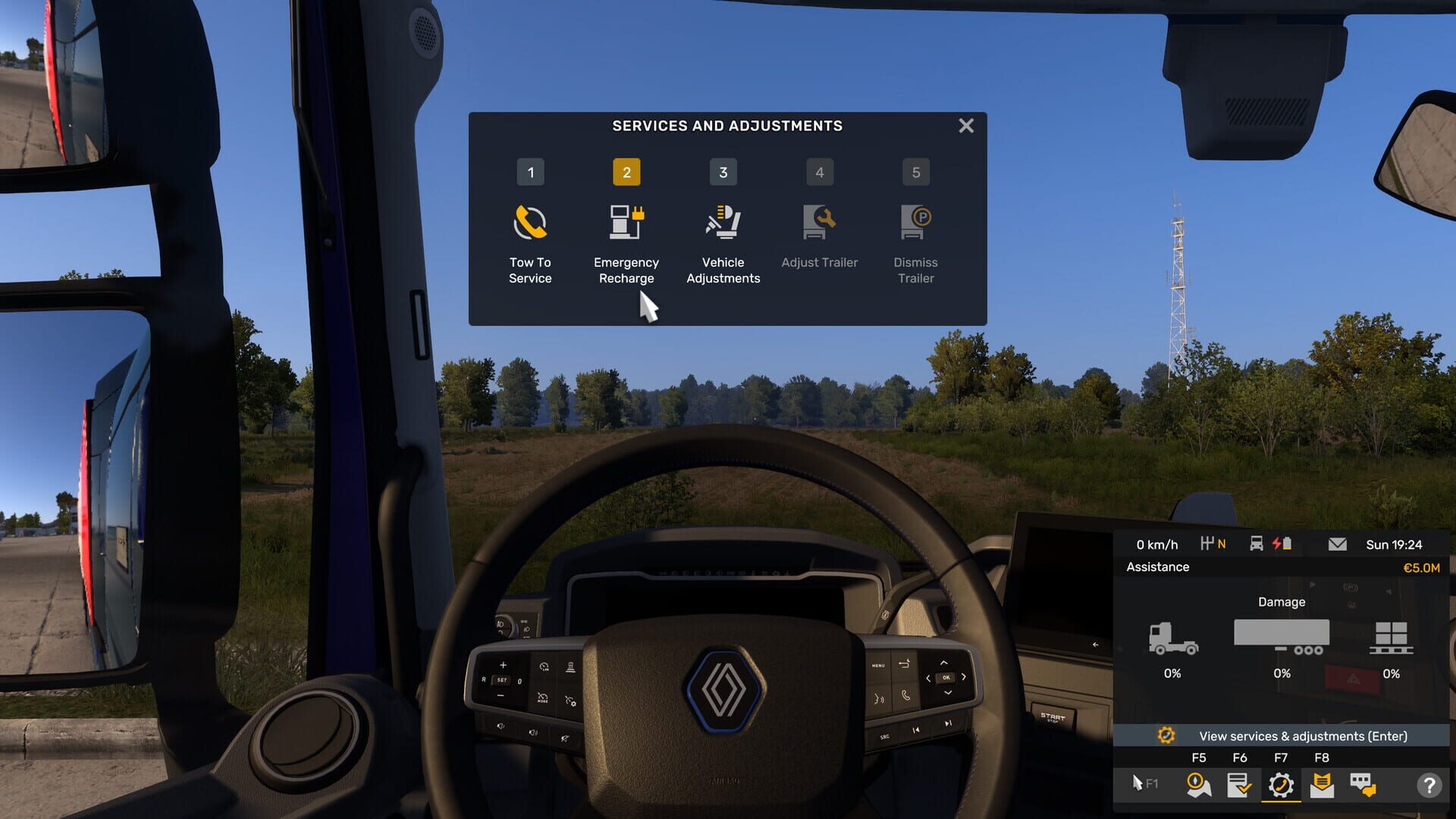Open the F6 job list checkmark icon

(1241, 785)
